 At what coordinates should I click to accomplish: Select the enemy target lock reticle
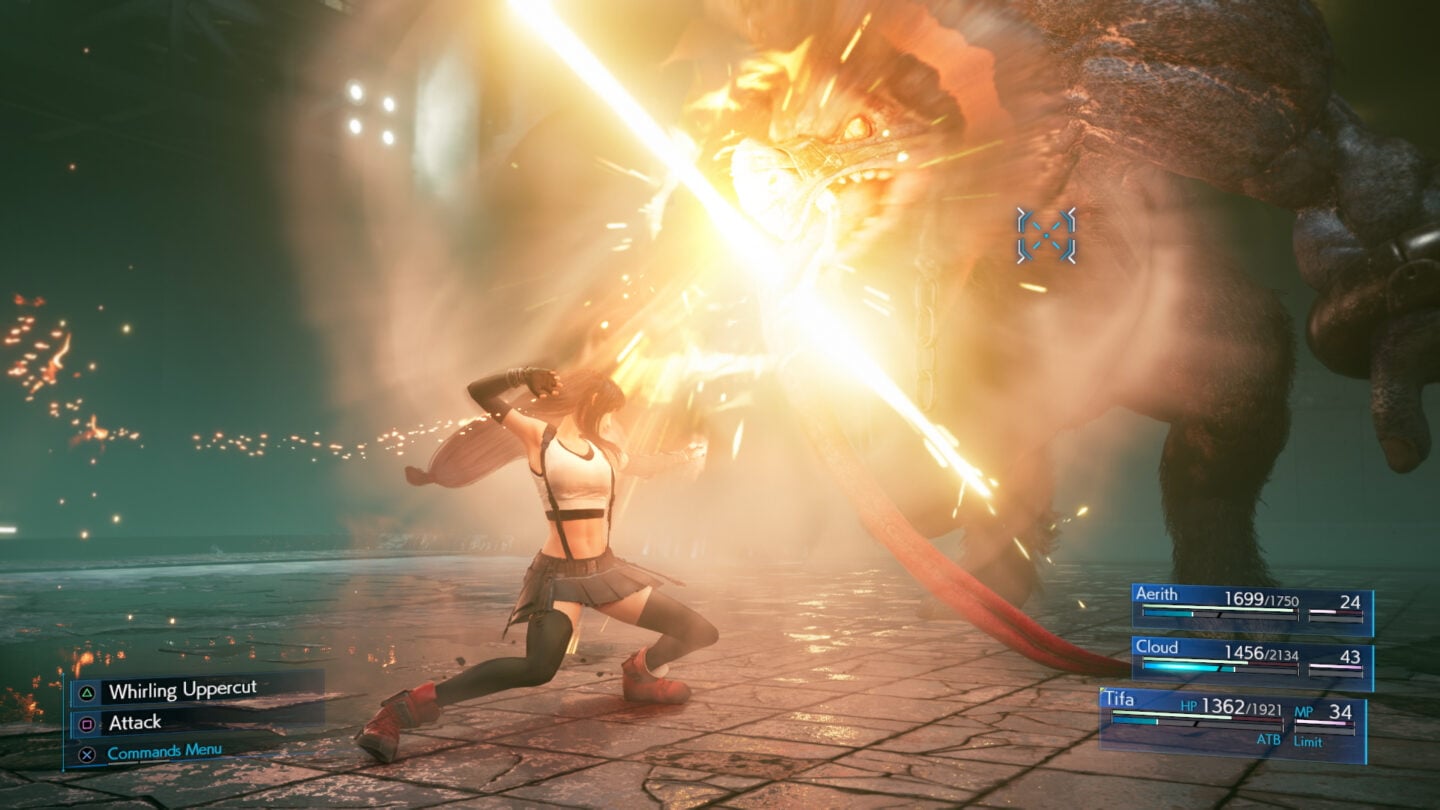pyautogui.click(x=1046, y=237)
